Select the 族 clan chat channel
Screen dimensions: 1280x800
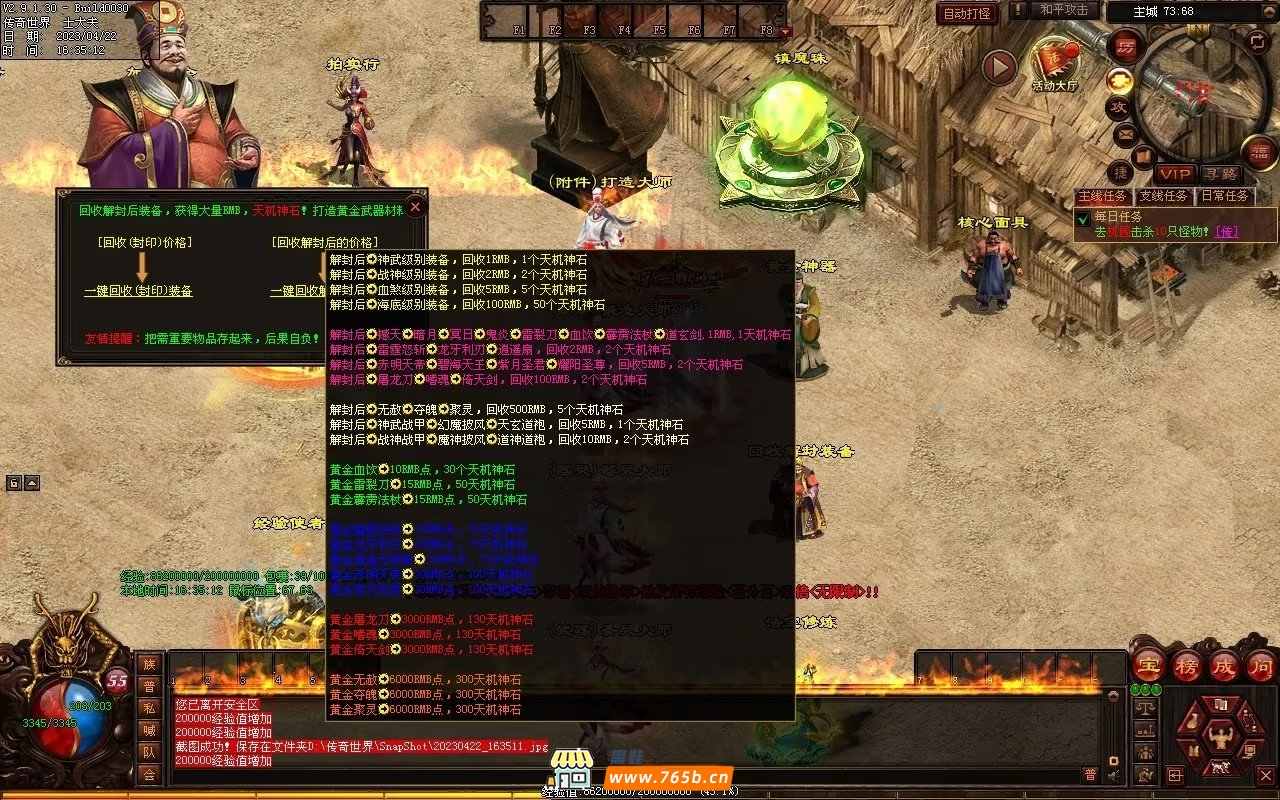pyautogui.click(x=149, y=664)
